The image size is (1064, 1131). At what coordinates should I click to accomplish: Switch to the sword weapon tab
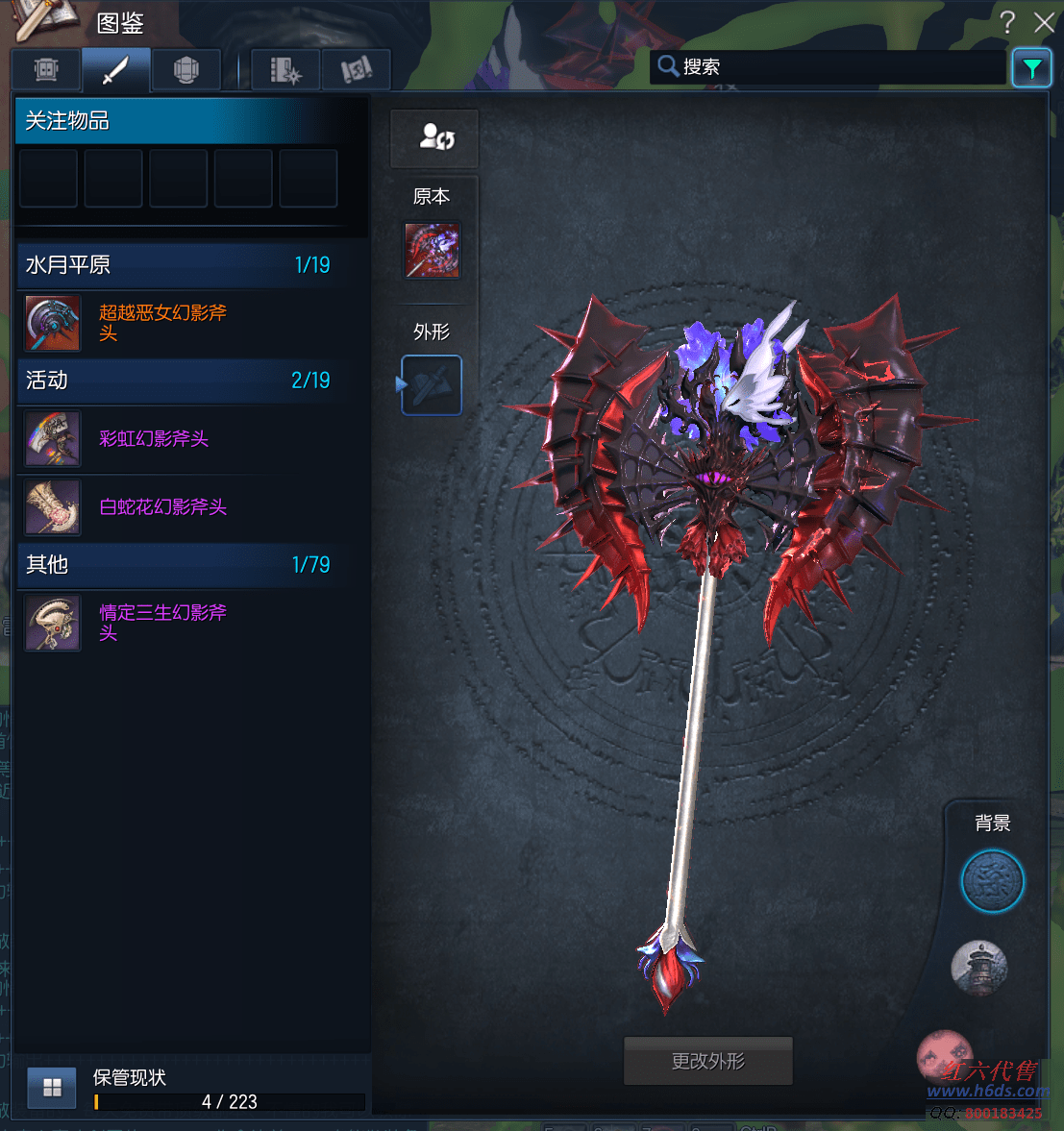(115, 70)
